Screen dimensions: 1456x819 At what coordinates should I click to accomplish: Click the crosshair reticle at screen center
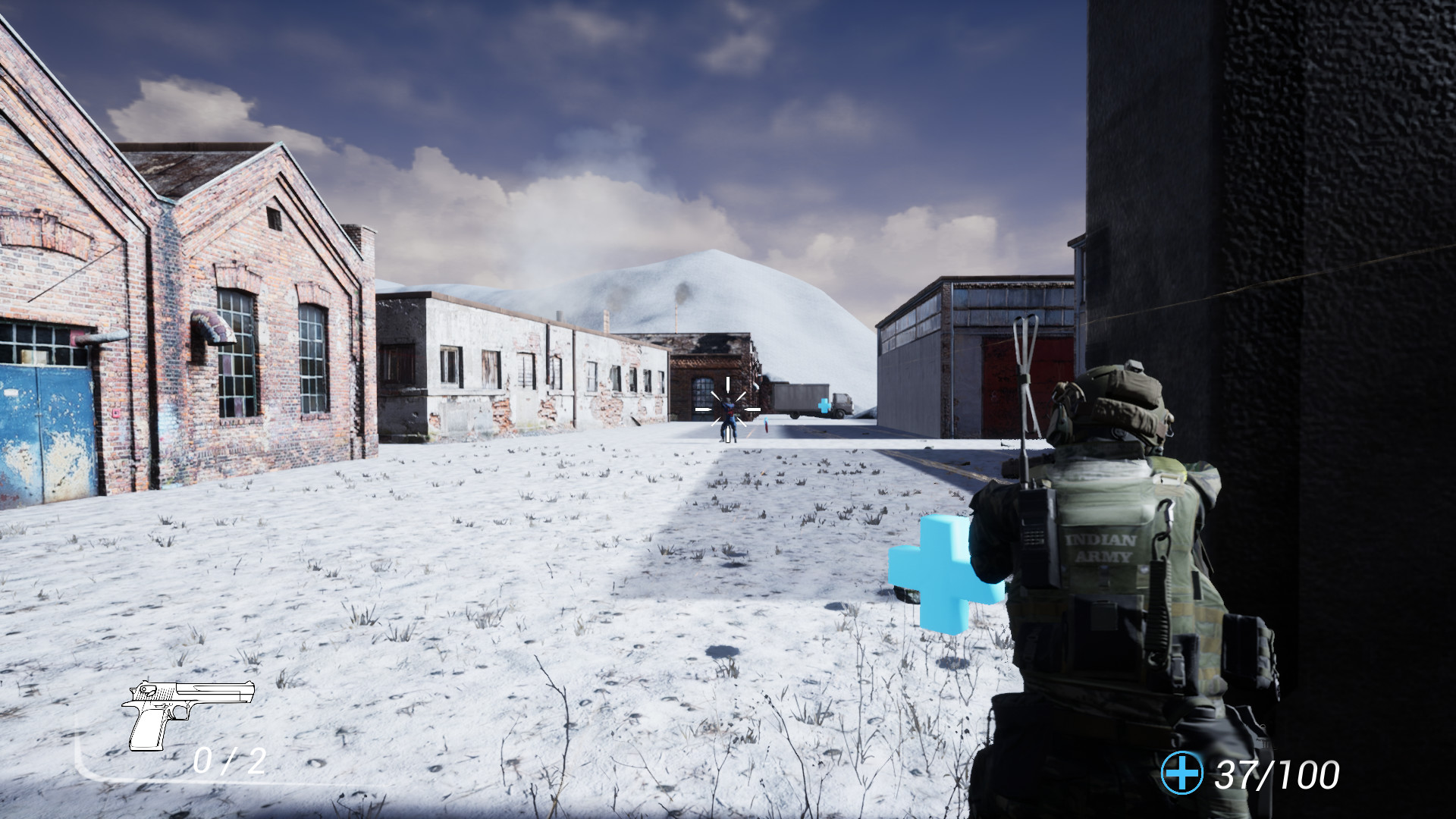[726, 408]
